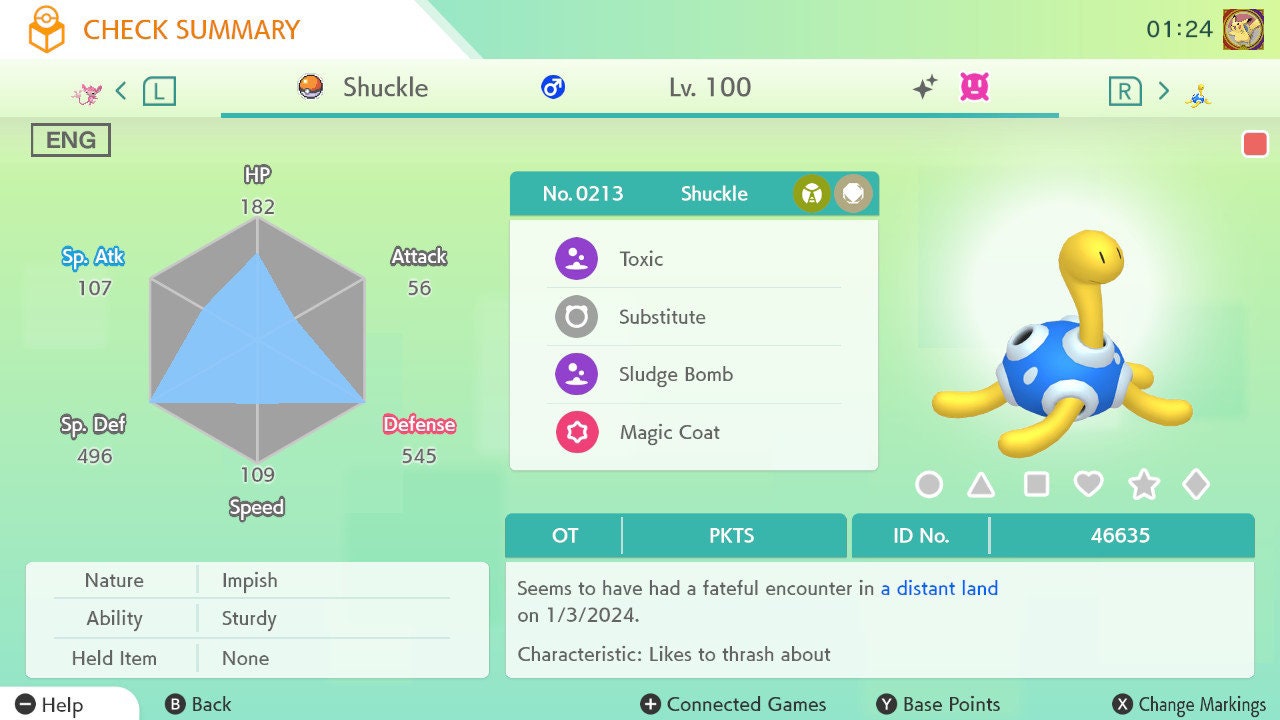Toggle the star marking
Screen dimensions: 1280x720
(x=1143, y=485)
